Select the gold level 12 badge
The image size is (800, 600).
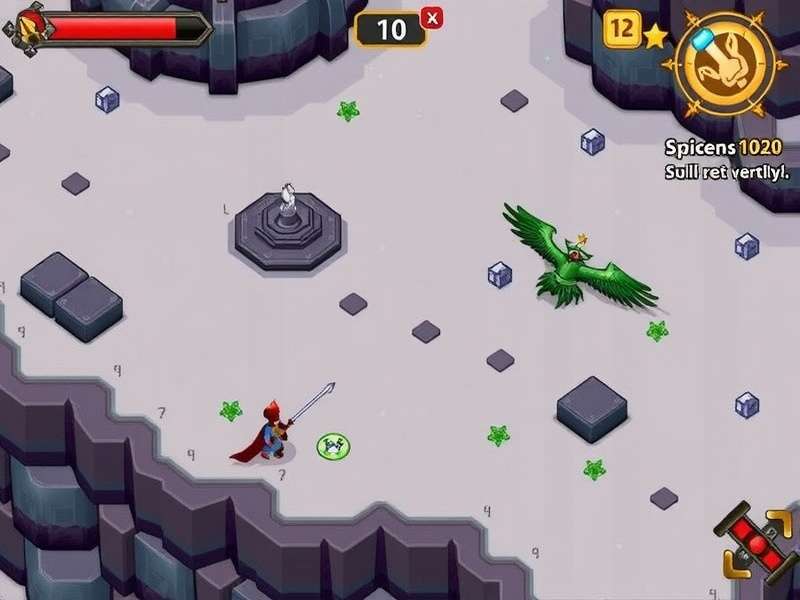tap(621, 29)
